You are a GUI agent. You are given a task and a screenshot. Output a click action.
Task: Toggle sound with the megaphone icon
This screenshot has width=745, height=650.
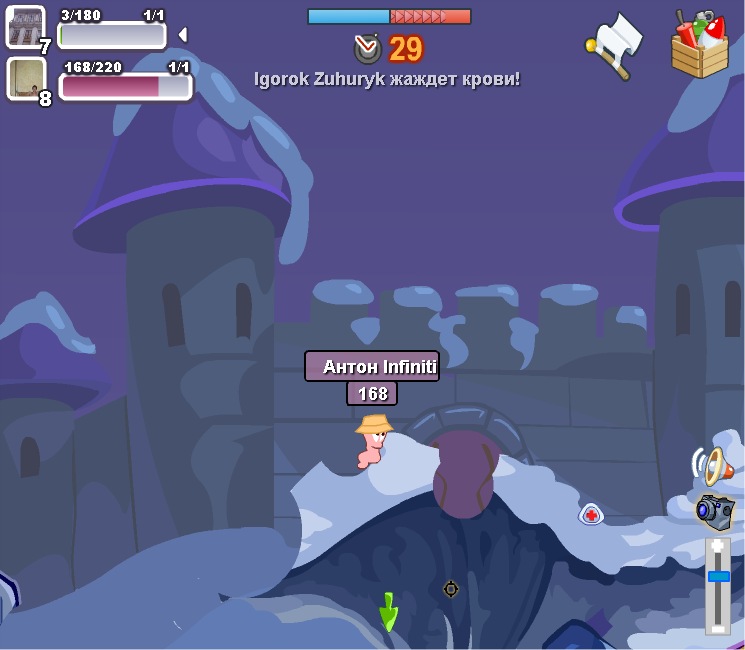click(x=712, y=465)
